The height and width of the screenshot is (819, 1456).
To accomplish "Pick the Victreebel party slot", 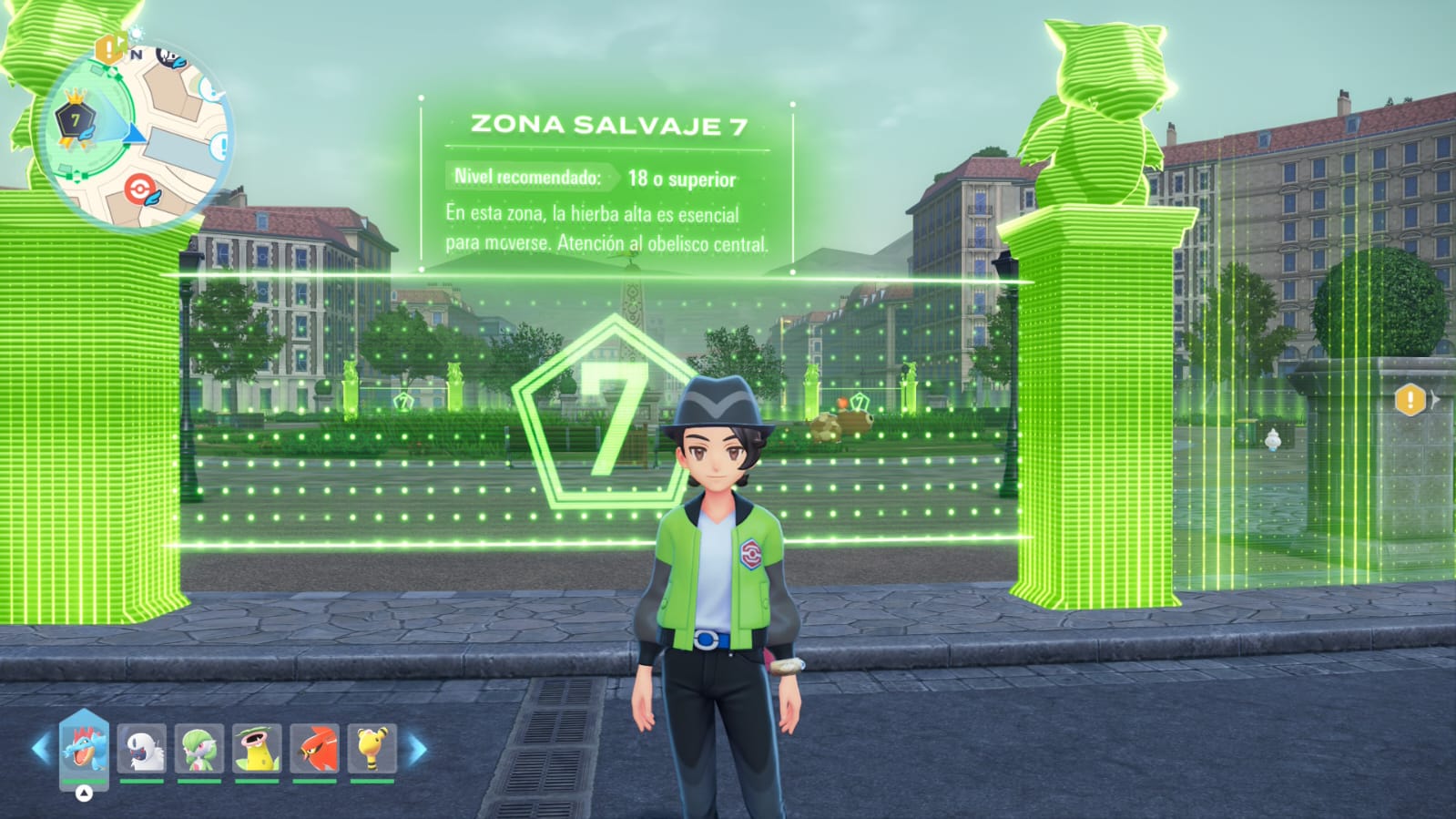I will (x=257, y=748).
